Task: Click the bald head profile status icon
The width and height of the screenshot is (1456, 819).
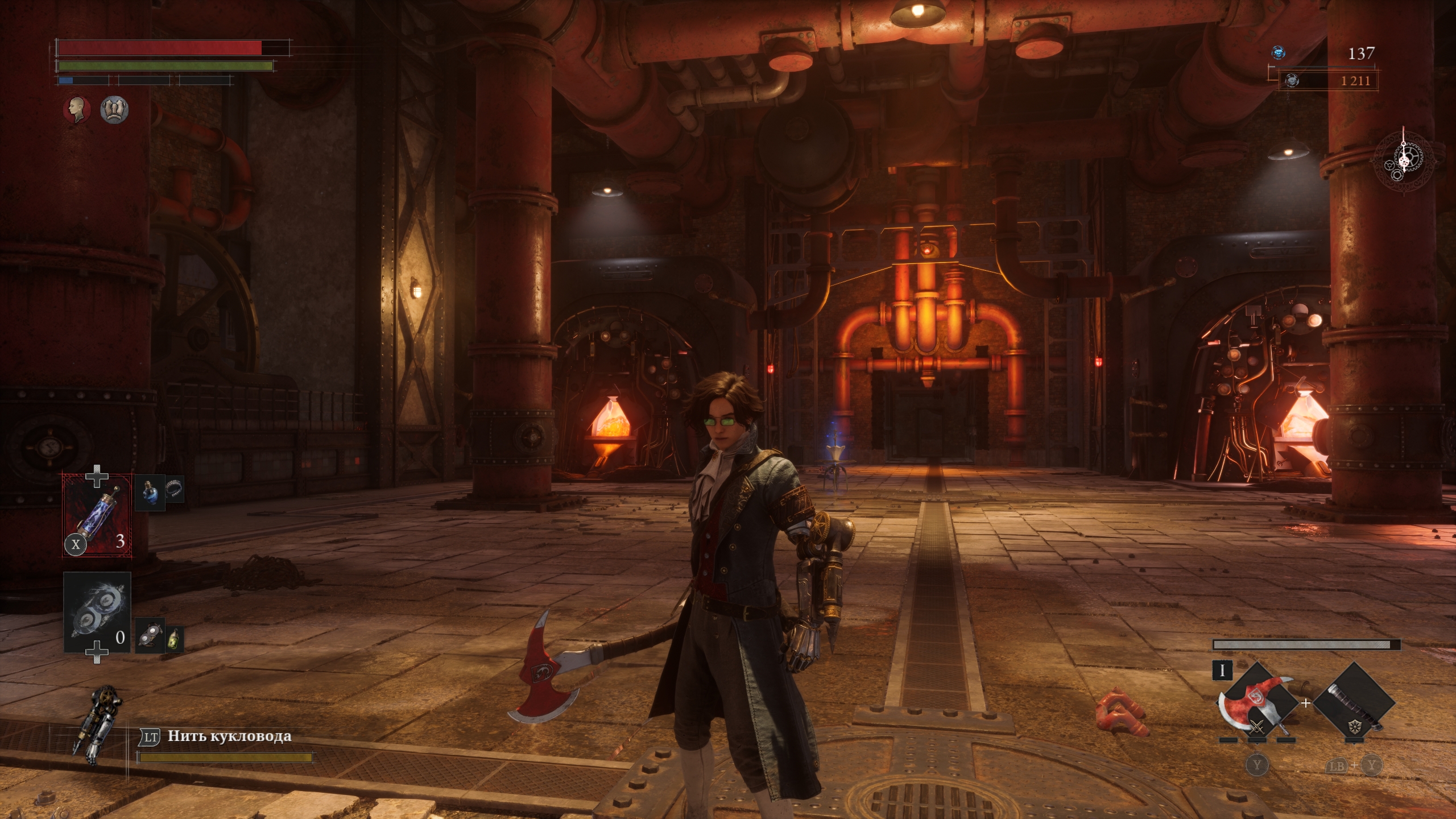Action: [77, 109]
